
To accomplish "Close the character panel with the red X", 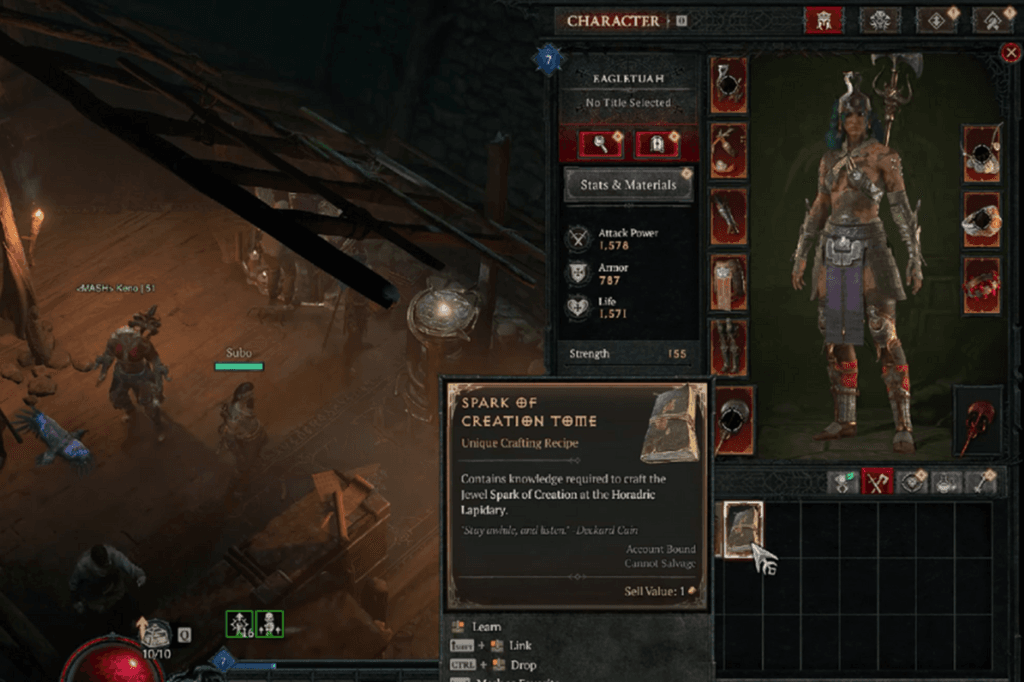I will (x=1010, y=53).
